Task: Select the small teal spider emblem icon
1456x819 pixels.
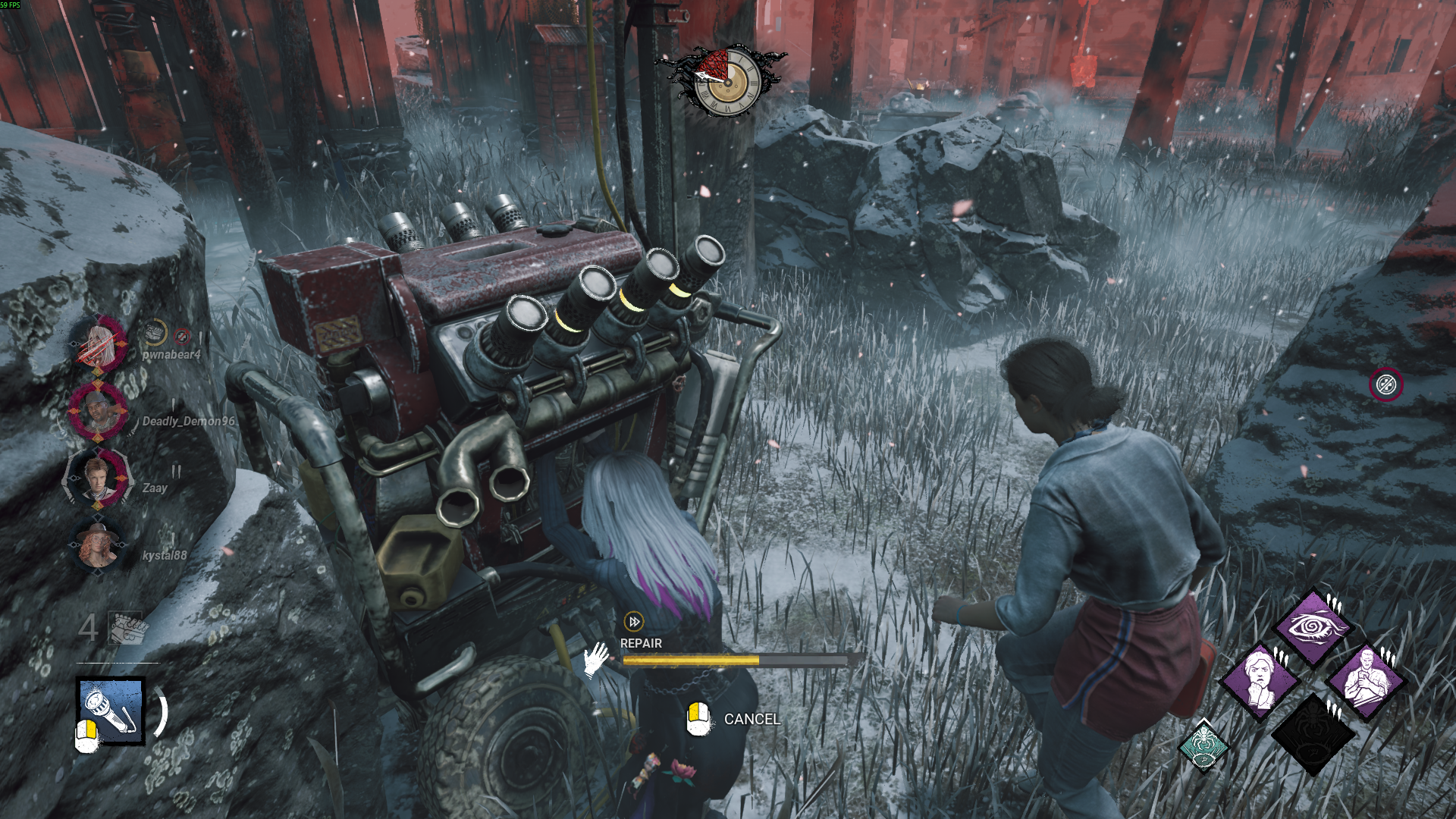Action: coord(1203,745)
